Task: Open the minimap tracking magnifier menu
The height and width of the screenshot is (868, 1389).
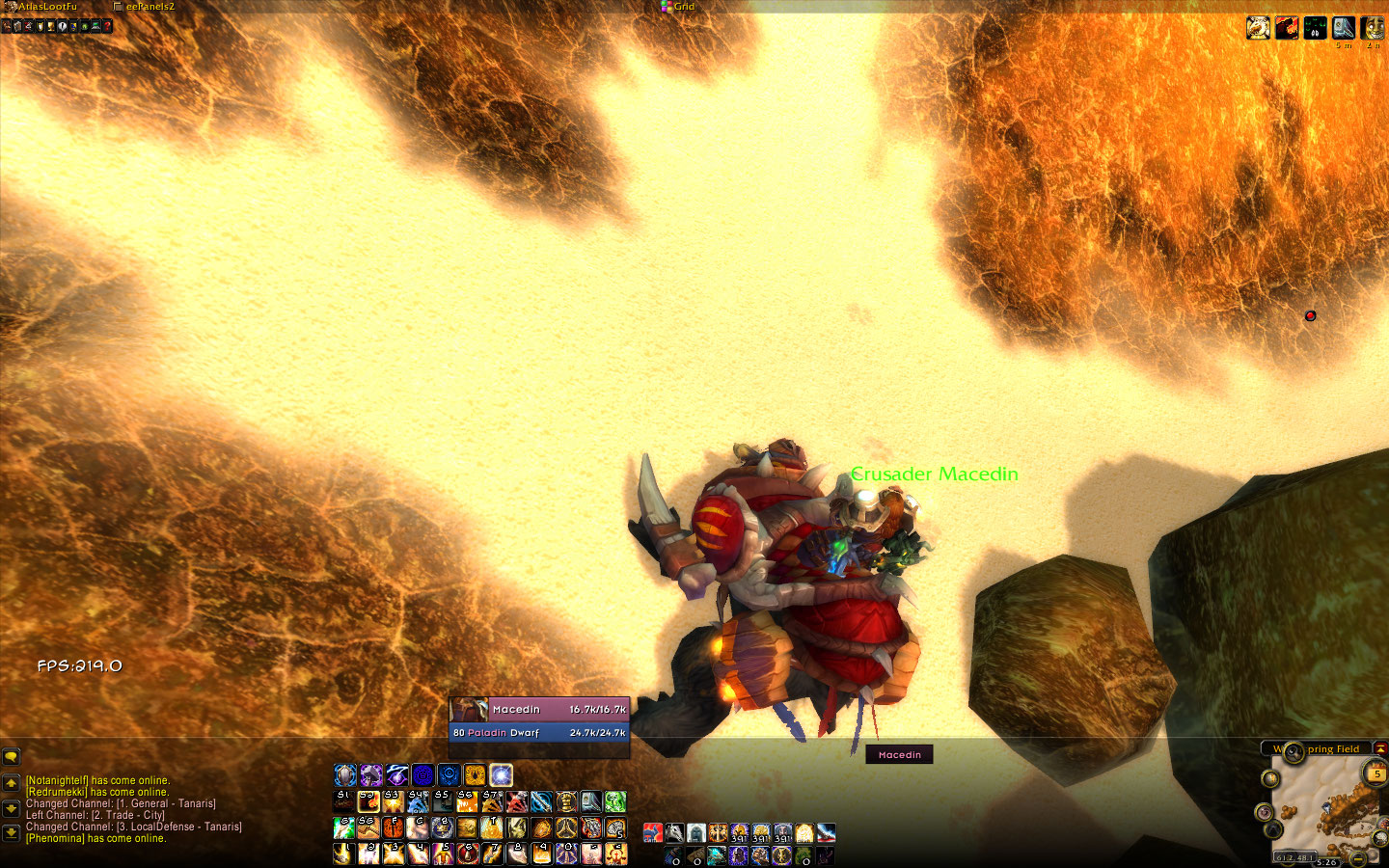Action: (x=1294, y=752)
